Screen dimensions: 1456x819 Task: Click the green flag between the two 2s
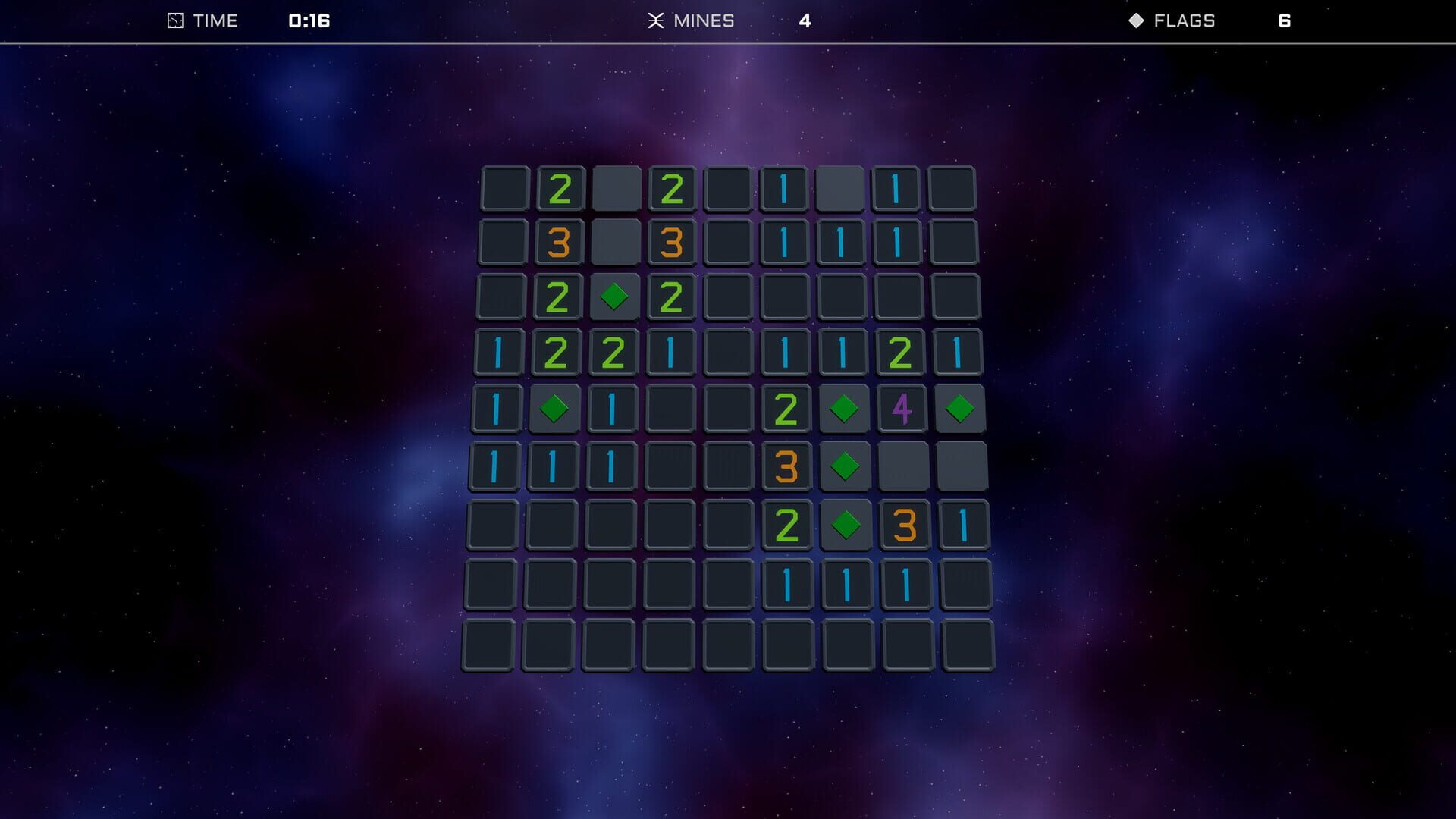614,296
